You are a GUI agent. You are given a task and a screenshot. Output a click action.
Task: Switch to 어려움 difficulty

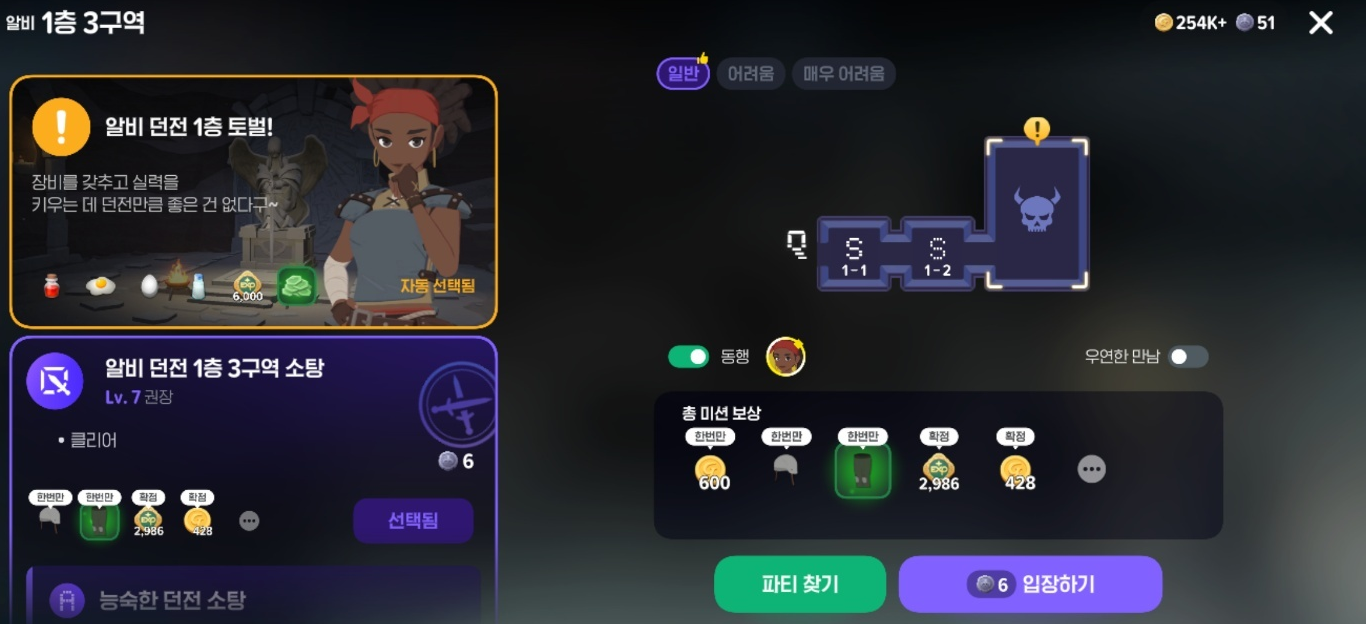pos(750,74)
